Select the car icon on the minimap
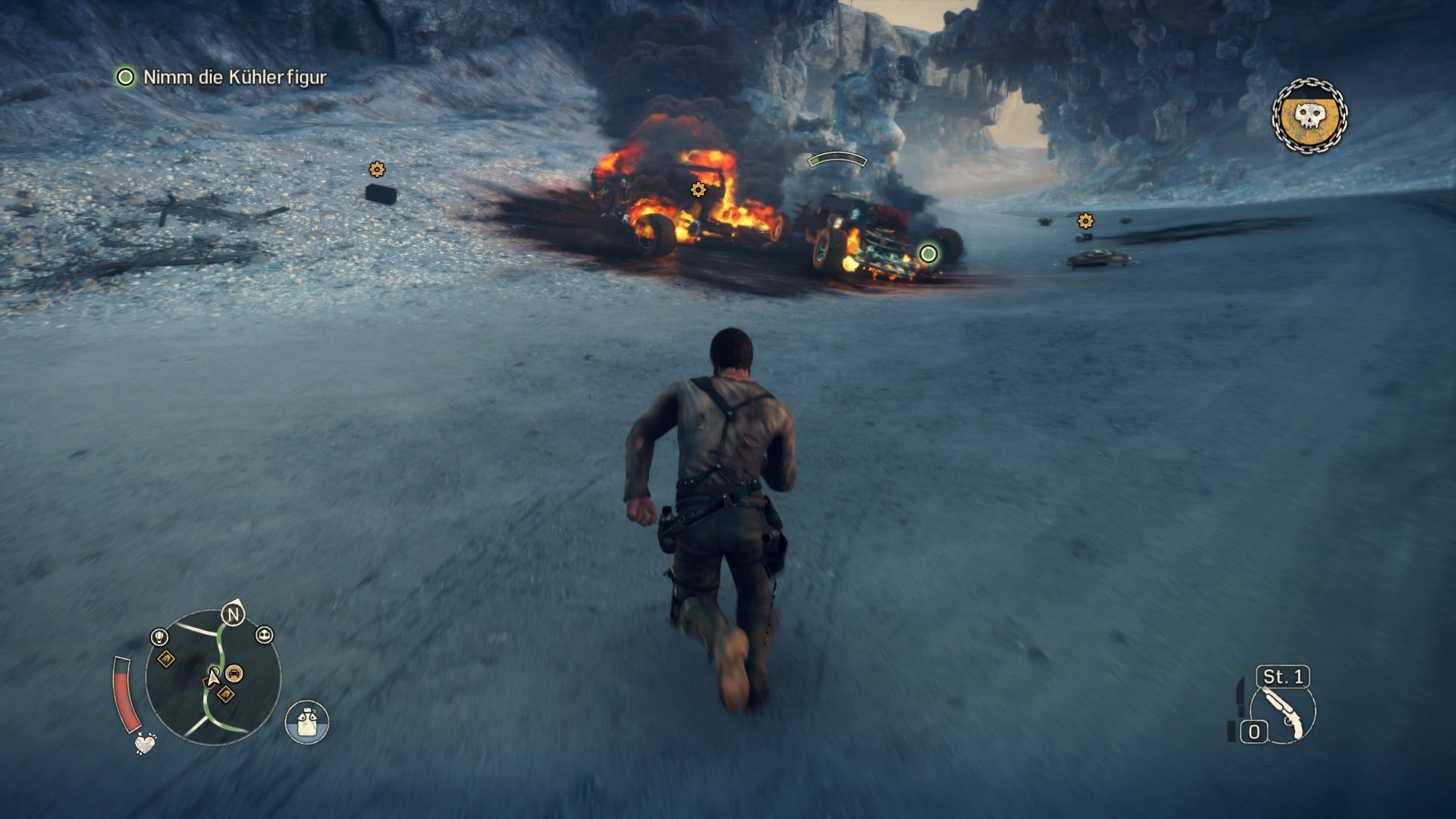Image resolution: width=1456 pixels, height=819 pixels. click(234, 673)
